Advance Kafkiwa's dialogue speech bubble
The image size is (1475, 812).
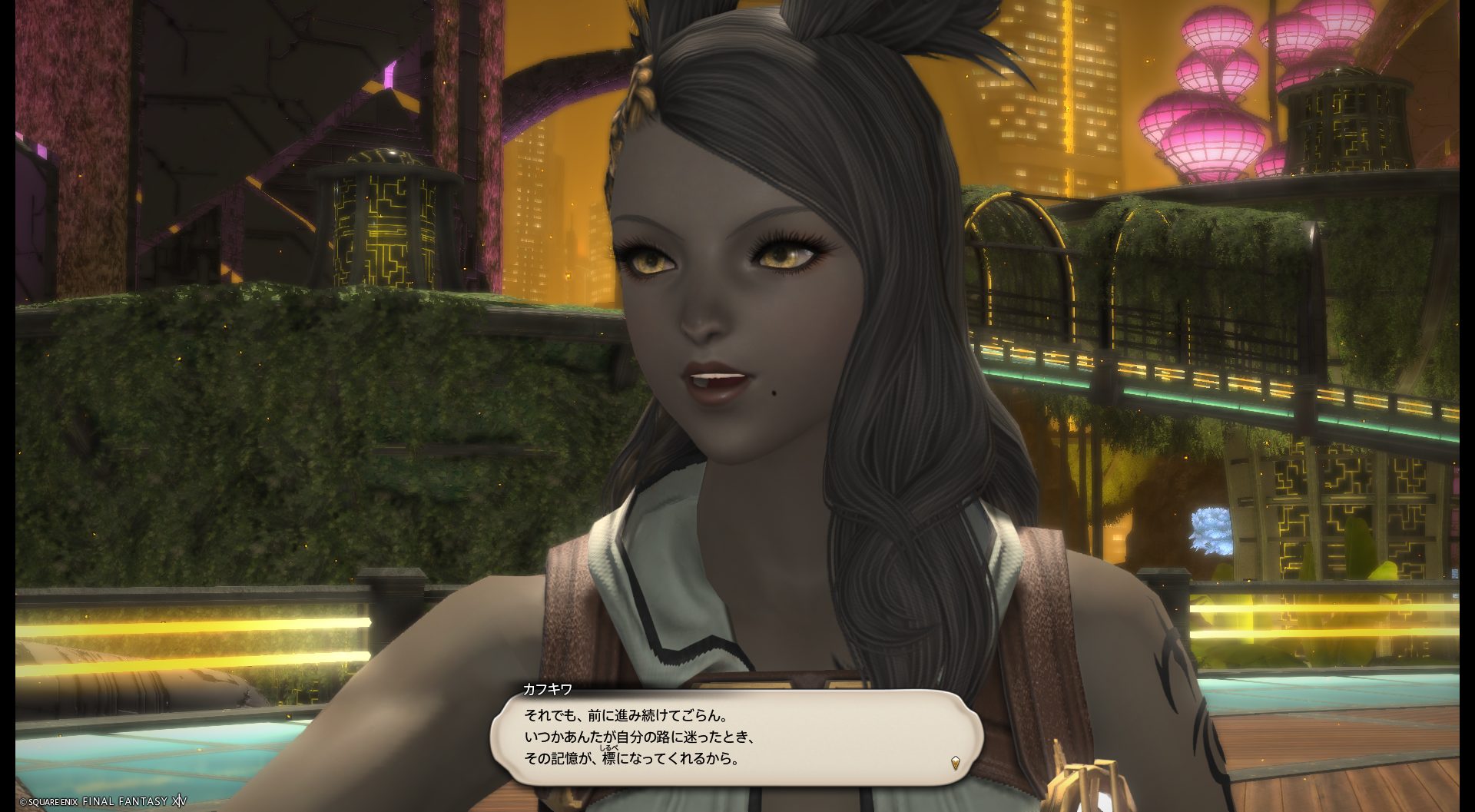pos(736,736)
